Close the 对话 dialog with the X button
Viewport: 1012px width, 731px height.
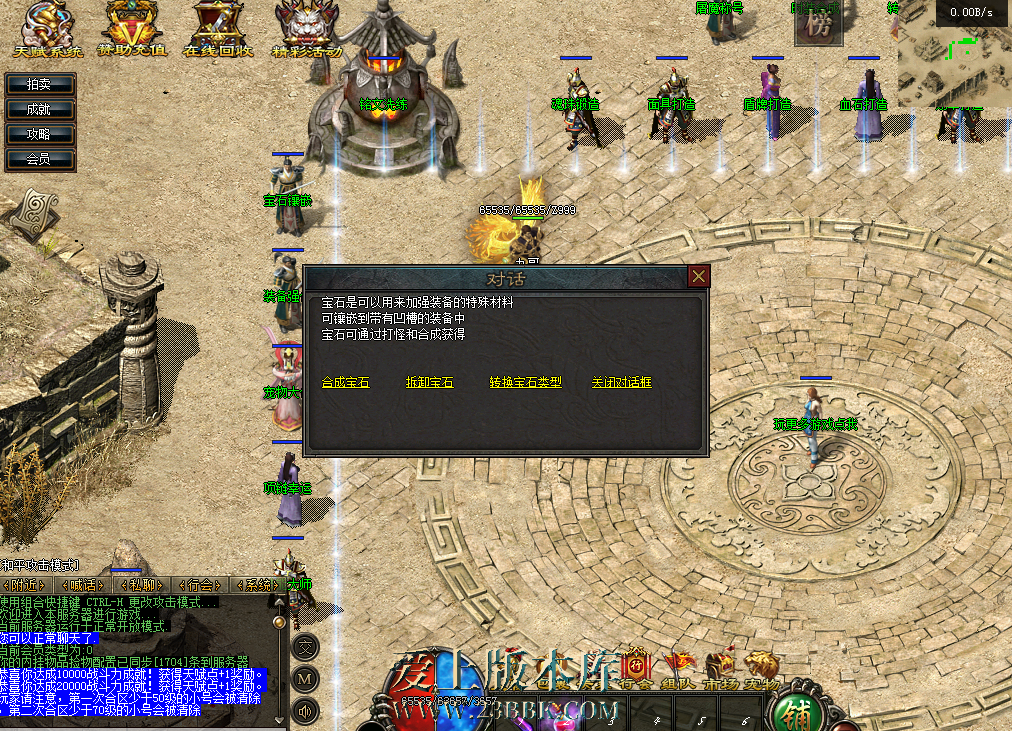[699, 277]
